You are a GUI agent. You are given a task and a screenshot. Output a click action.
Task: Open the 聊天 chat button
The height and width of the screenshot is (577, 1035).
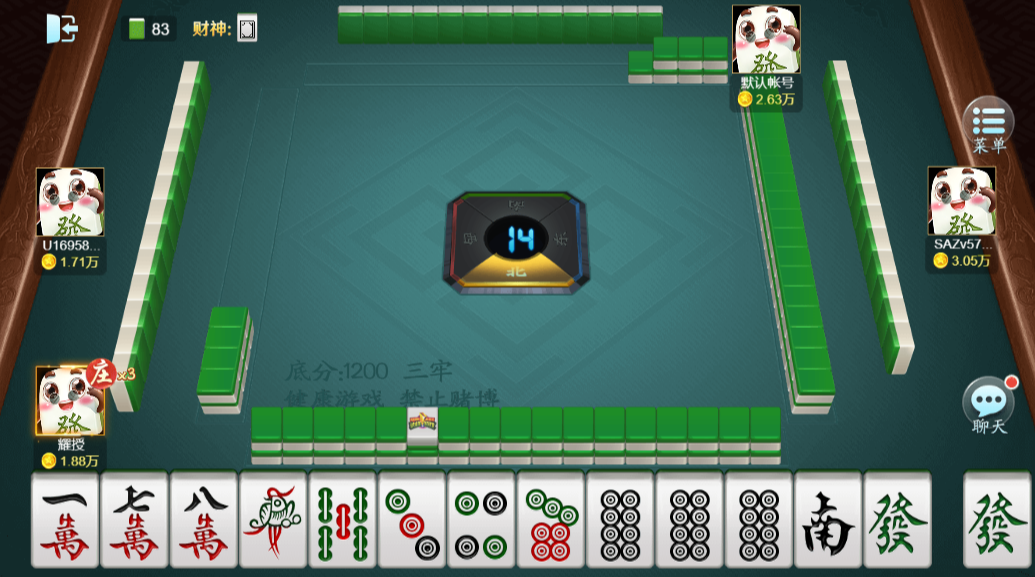(987, 402)
